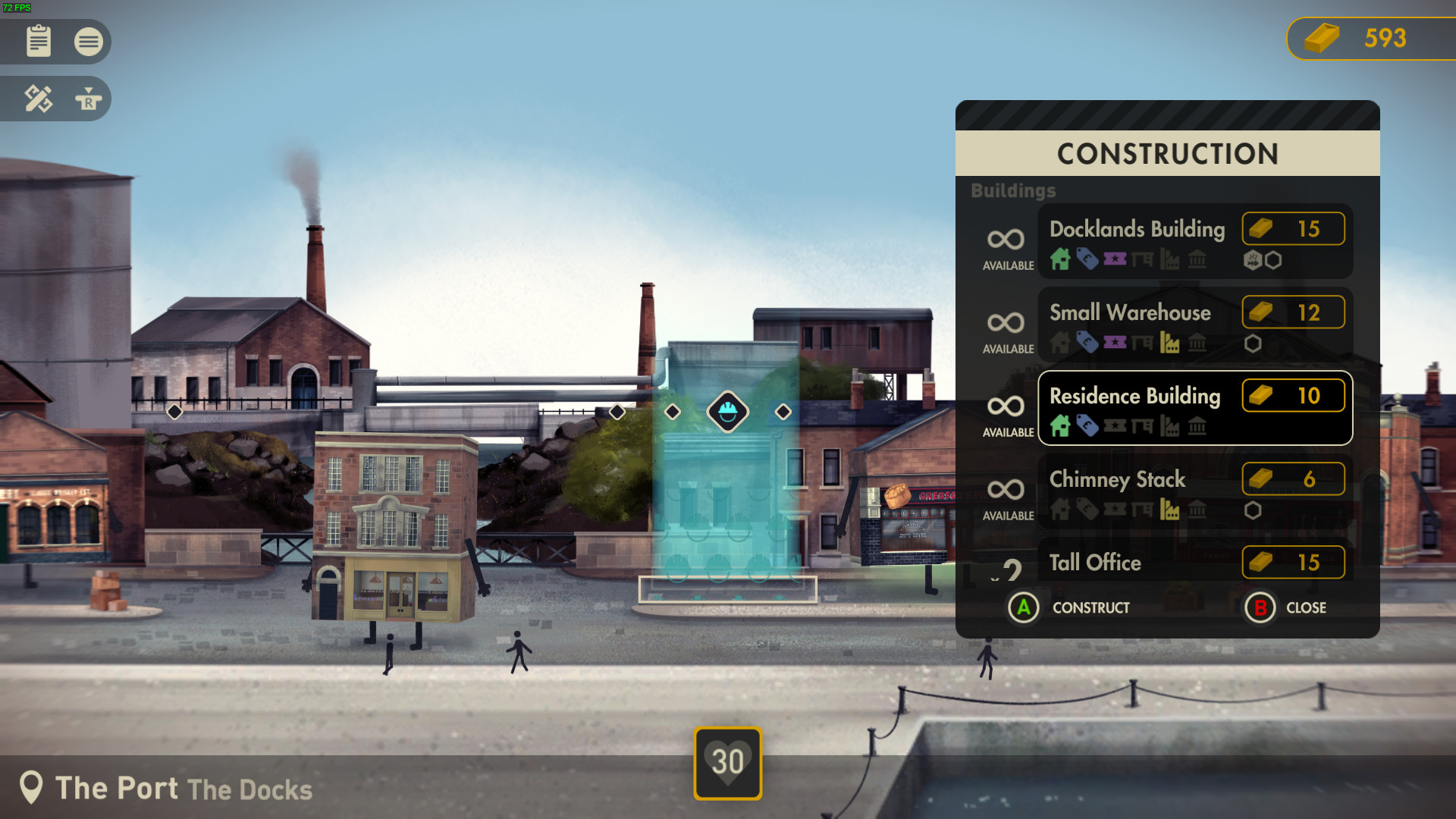Click the R resident stamp icon
The height and width of the screenshot is (819, 1456).
click(89, 99)
